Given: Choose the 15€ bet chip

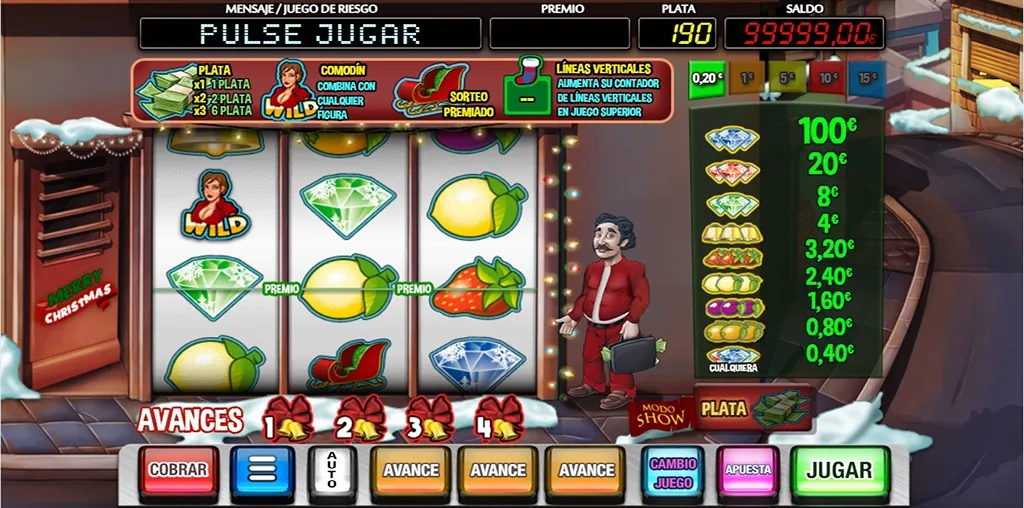Looking at the screenshot, I should tap(866, 79).
